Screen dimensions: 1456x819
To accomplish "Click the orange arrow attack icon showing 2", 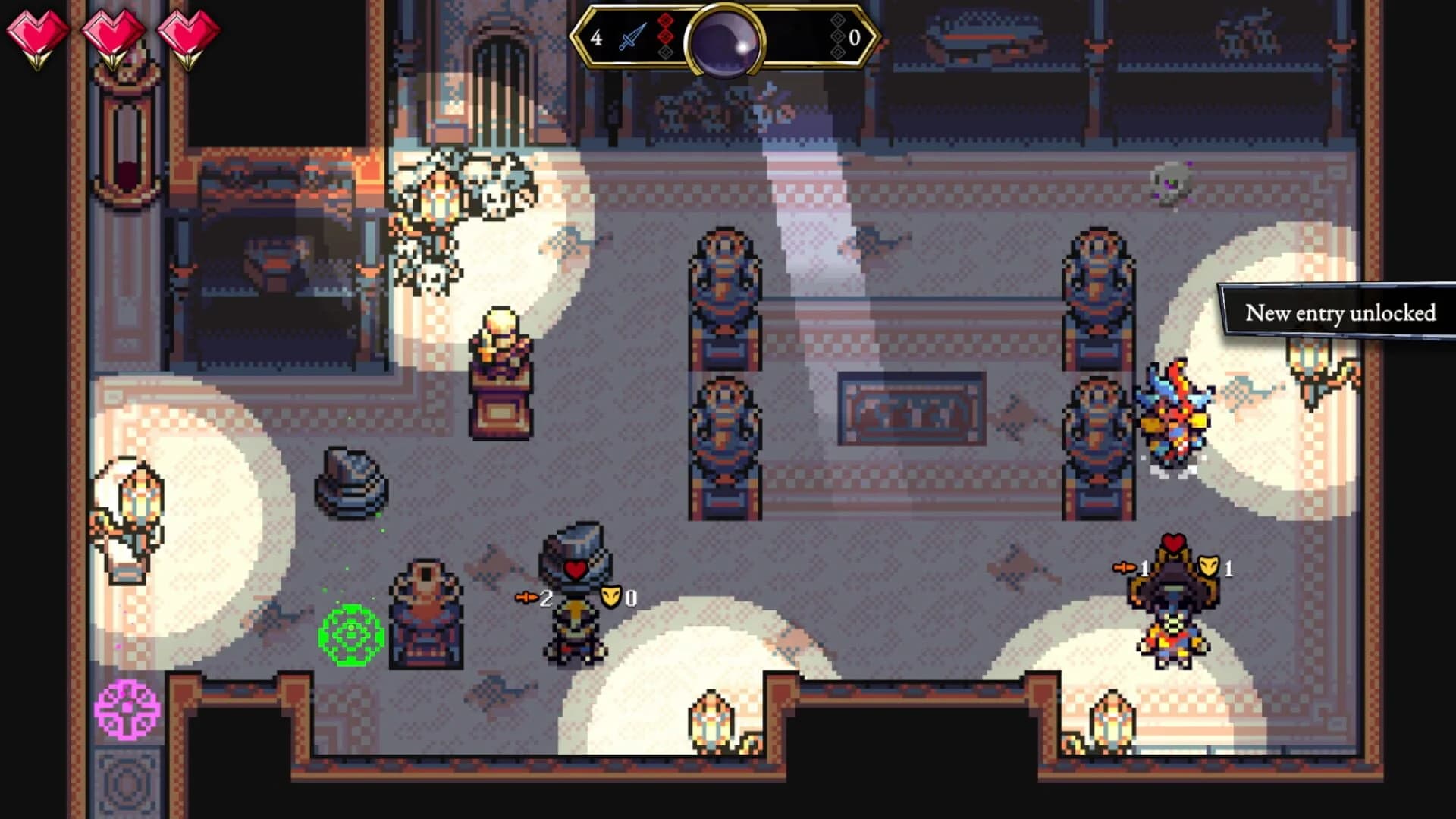I will coord(527,596).
